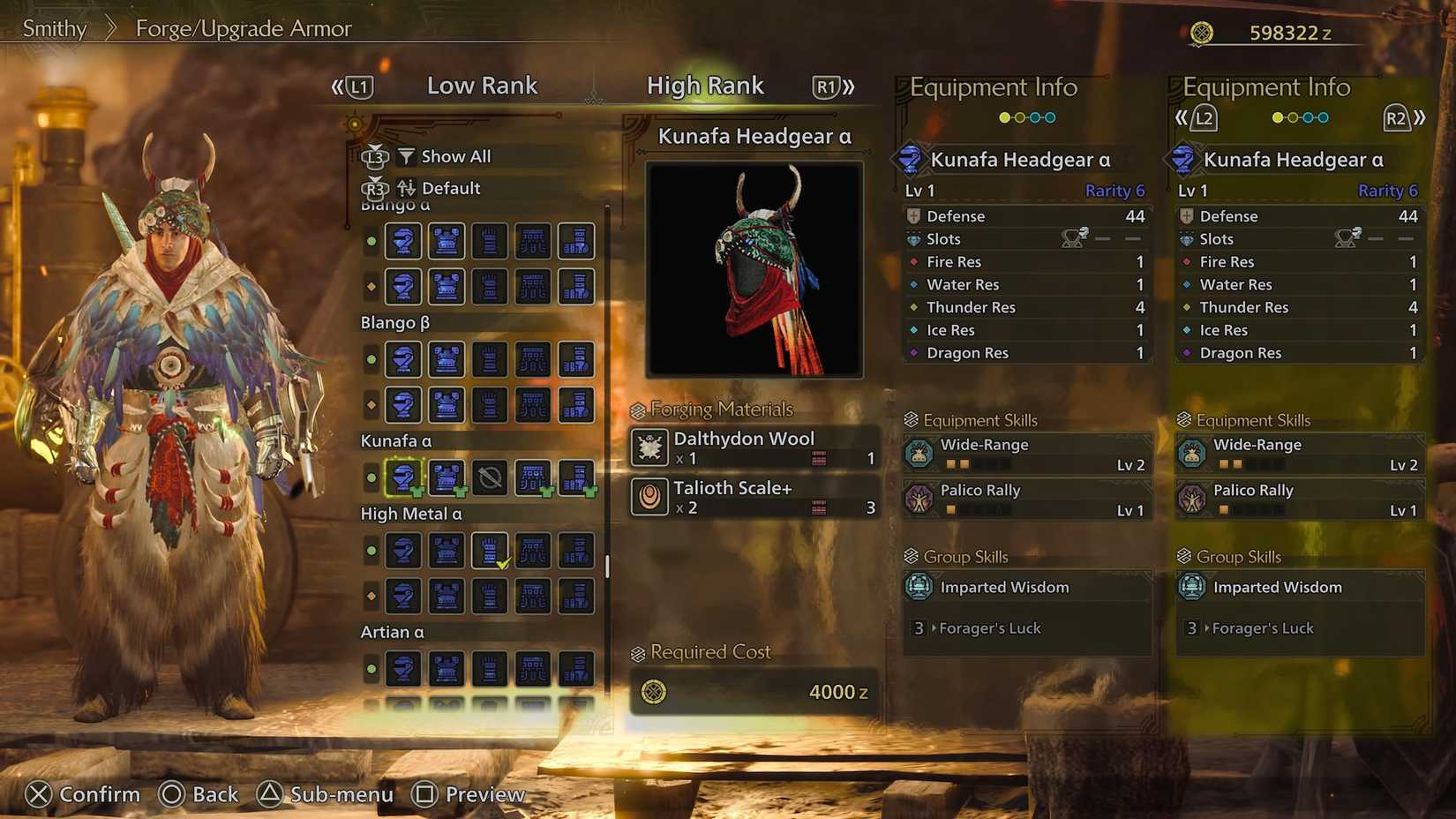Switch to the High Rank tab
1456x819 pixels.
point(705,86)
